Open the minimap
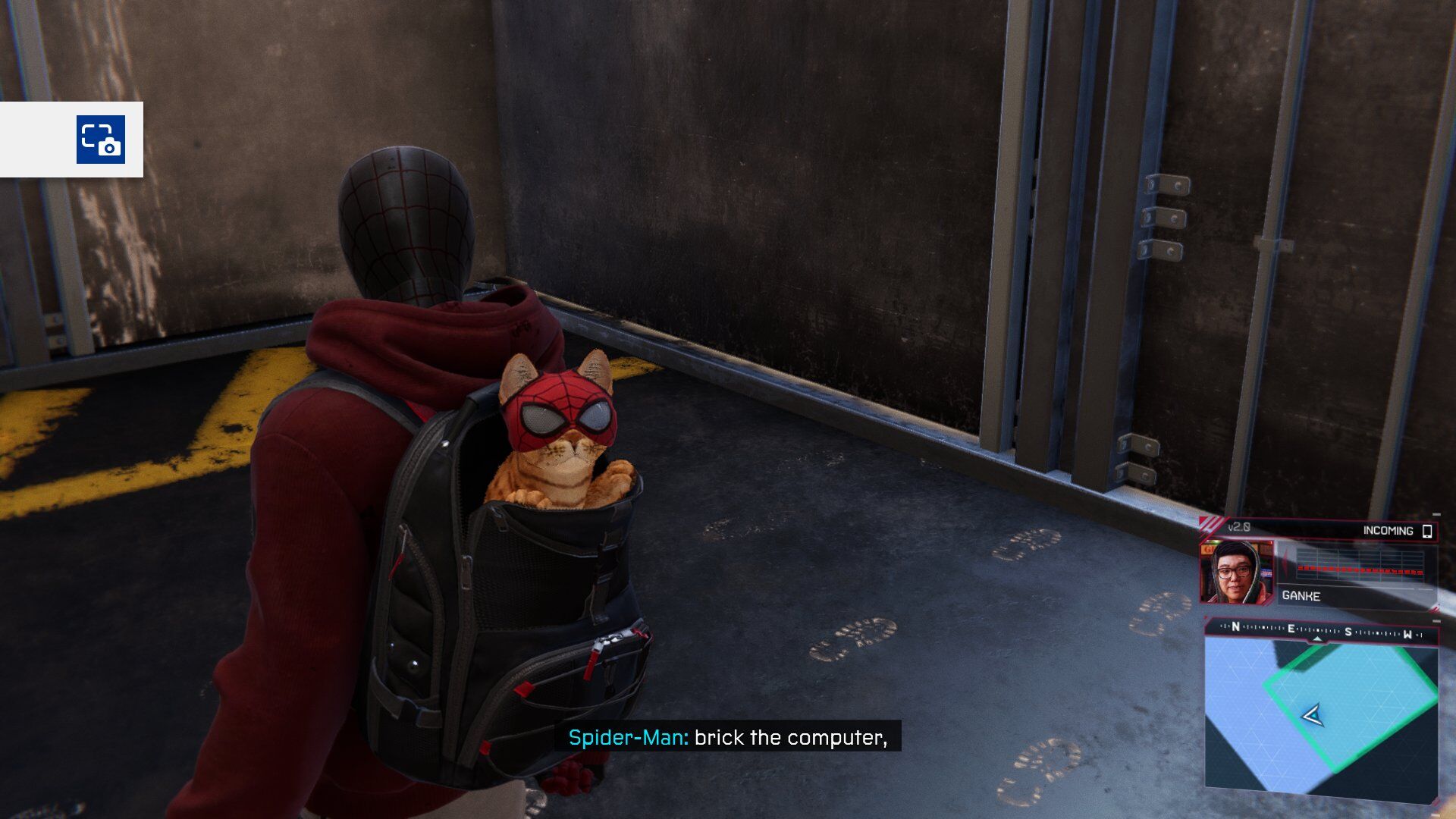 tap(1320, 717)
